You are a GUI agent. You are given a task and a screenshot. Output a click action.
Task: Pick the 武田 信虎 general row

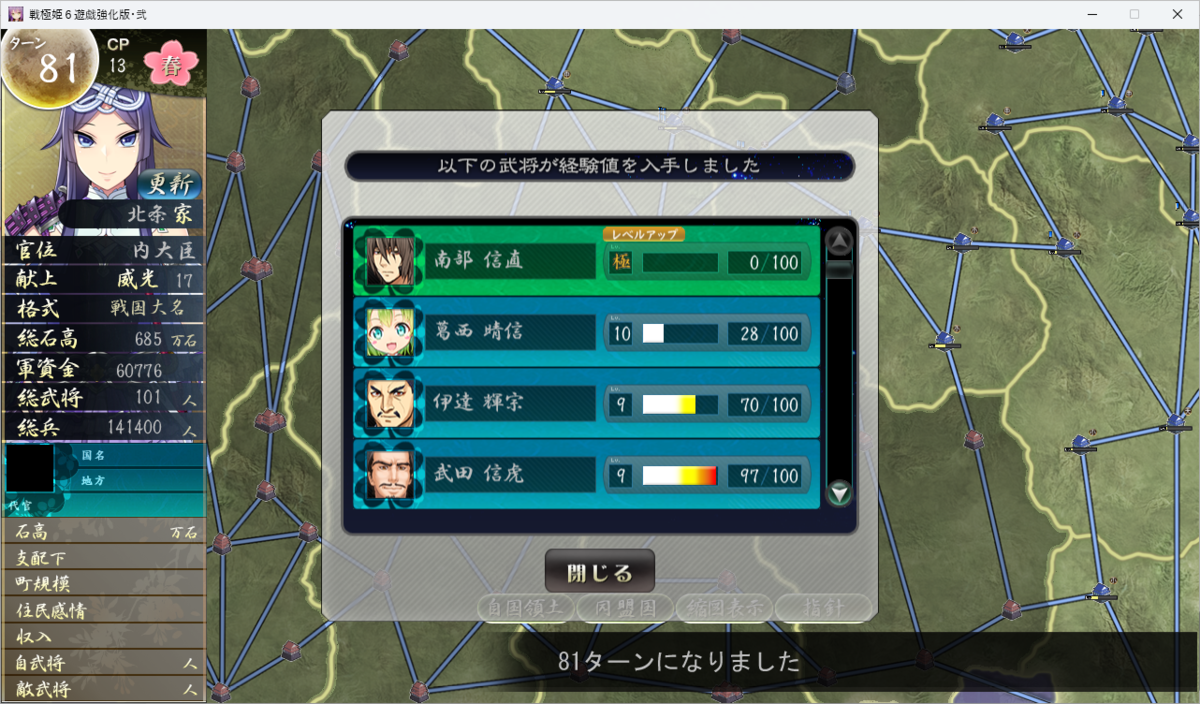pyautogui.click(x=586, y=474)
